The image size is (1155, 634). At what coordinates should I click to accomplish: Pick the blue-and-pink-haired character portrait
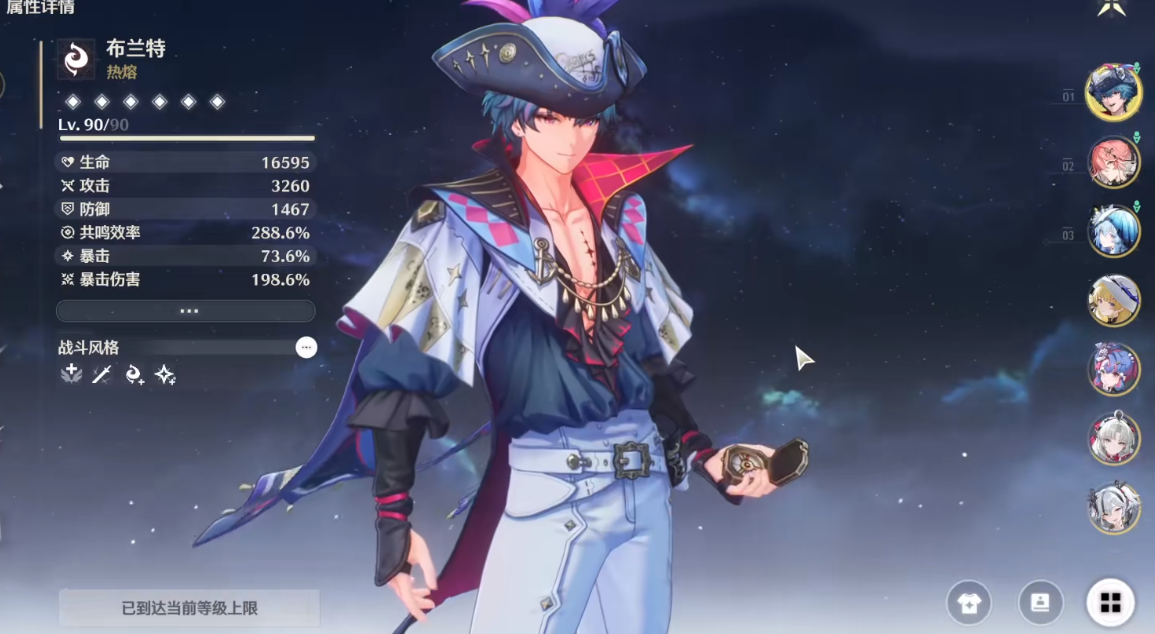tap(1113, 369)
